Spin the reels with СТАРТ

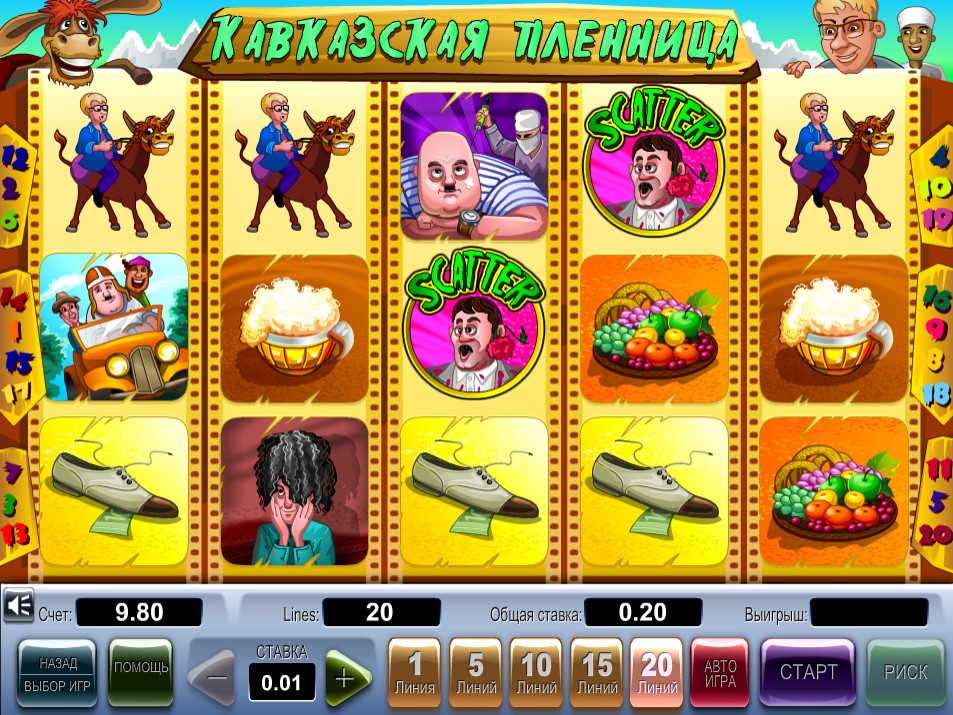pos(807,673)
